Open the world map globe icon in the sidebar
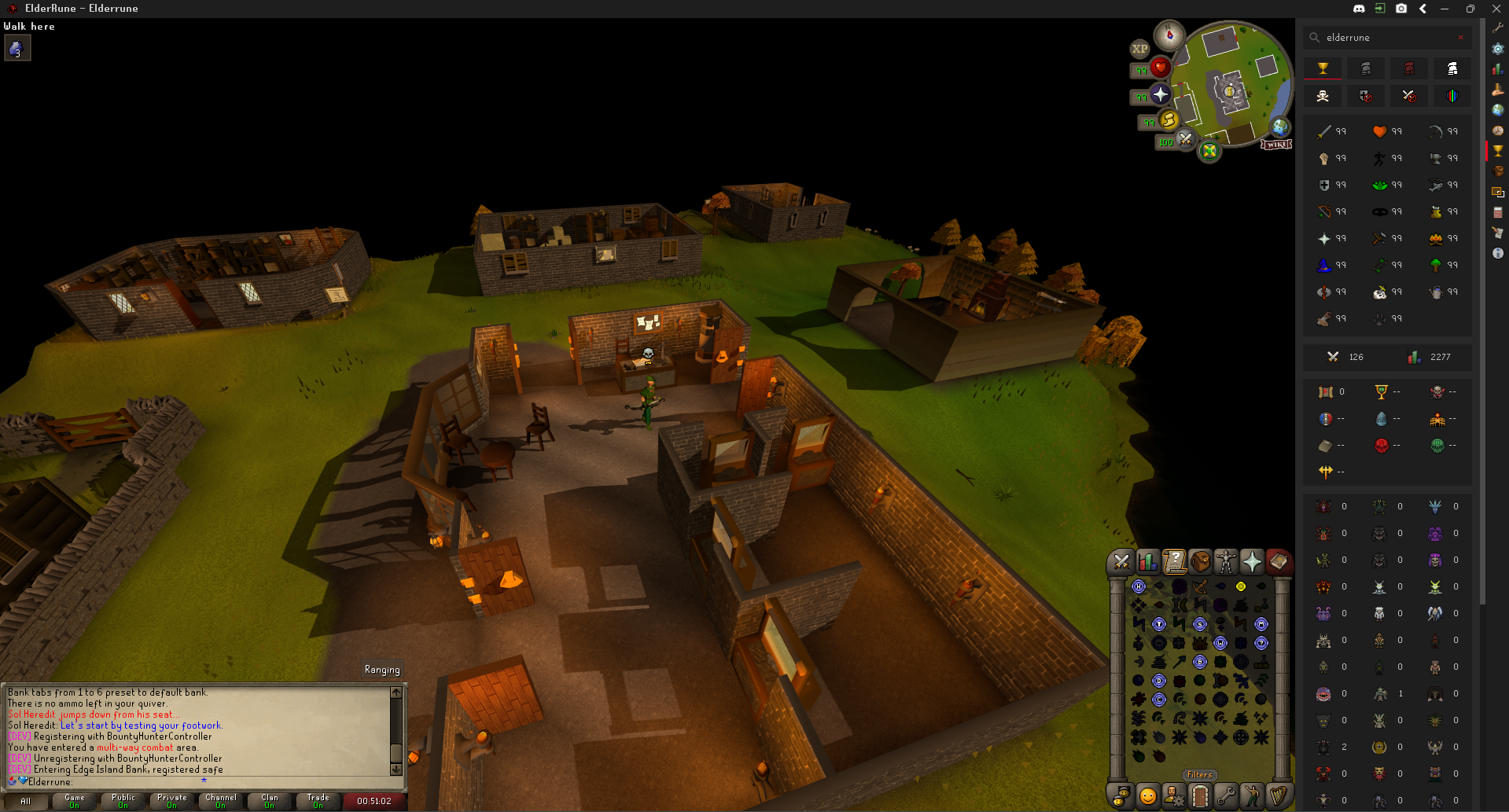The height and width of the screenshot is (812, 1509). [x=1498, y=109]
